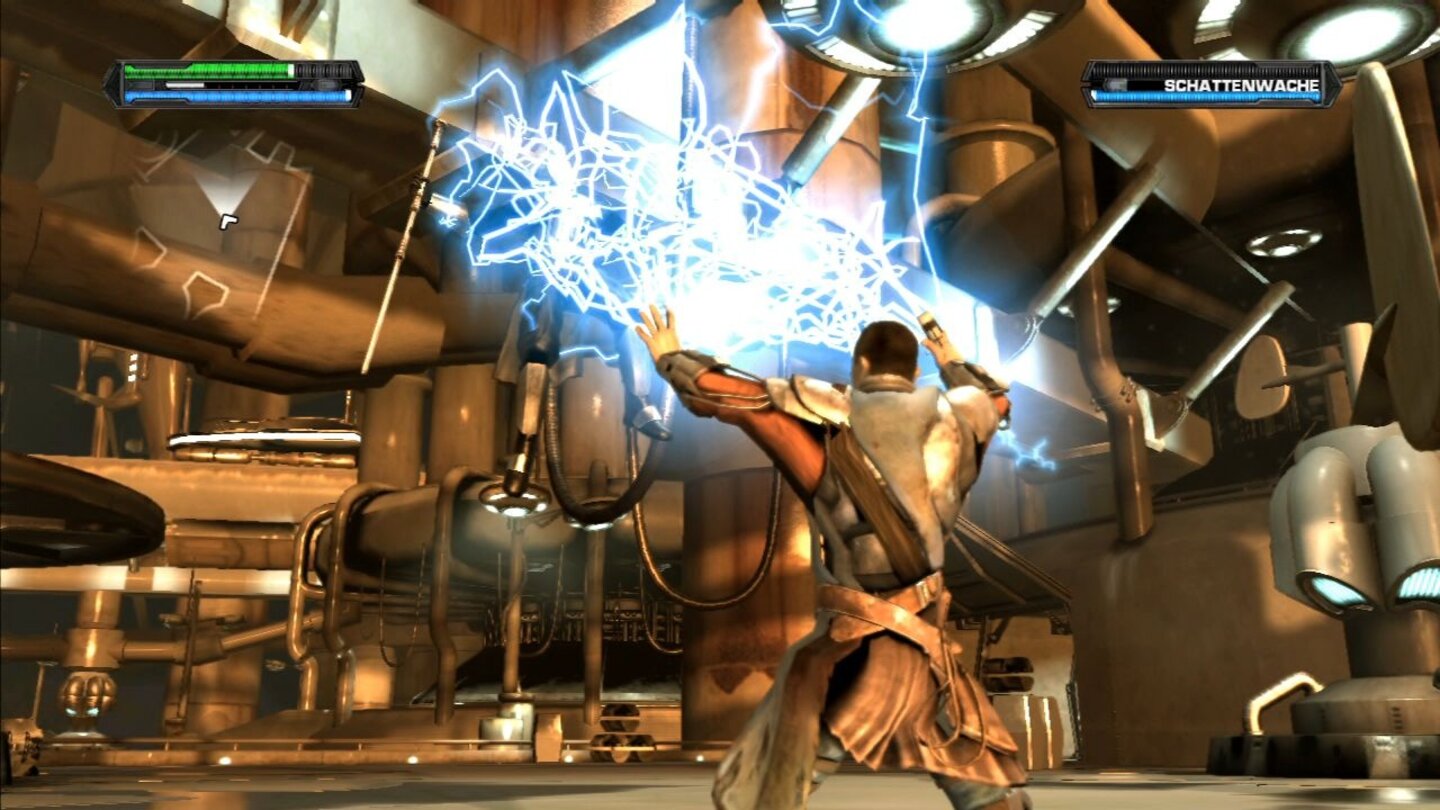Click the white experience meter segment
The image size is (1440, 810).
[184, 85]
